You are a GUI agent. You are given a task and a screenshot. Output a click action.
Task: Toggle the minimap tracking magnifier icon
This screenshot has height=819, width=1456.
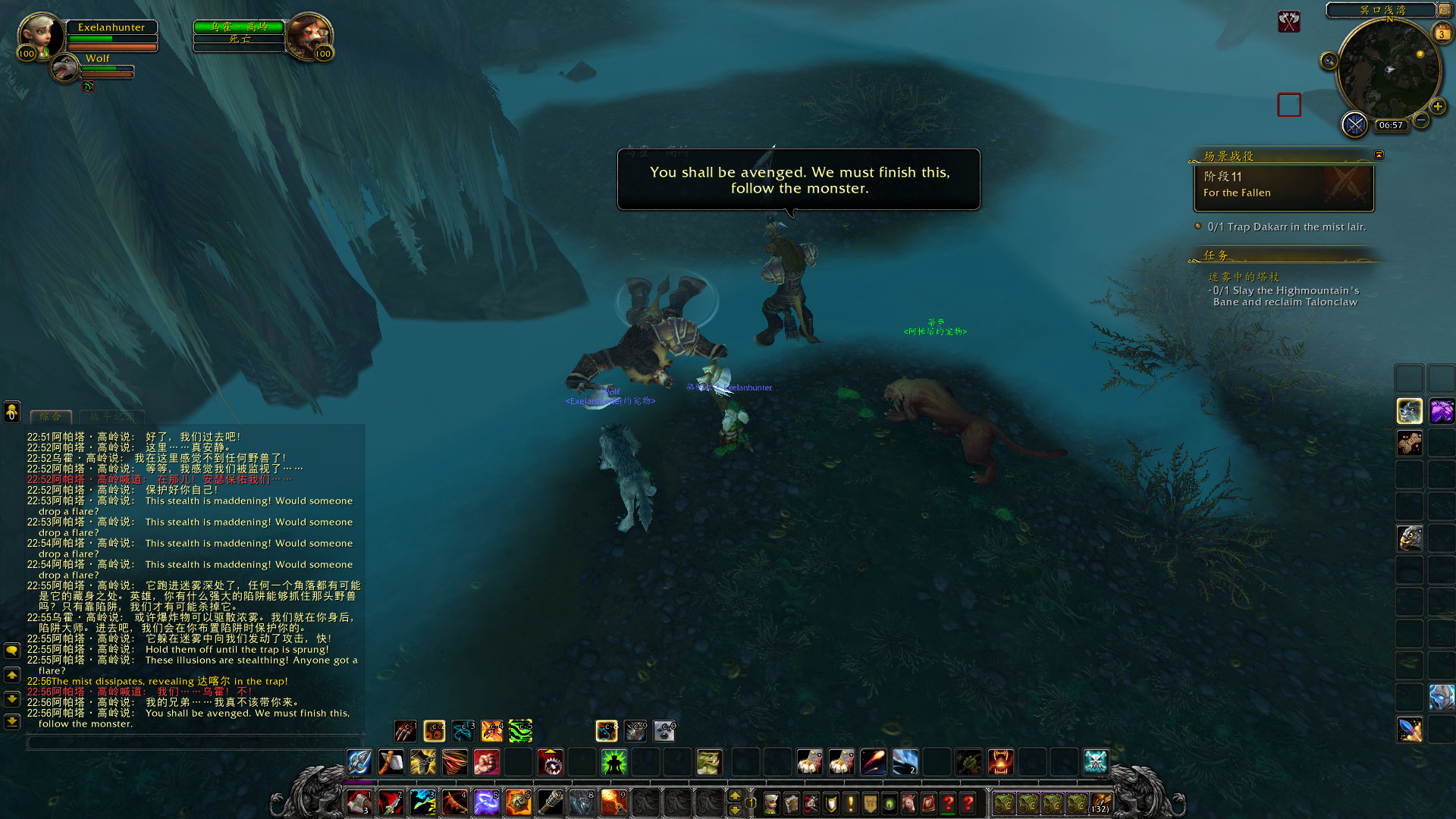click(1329, 61)
